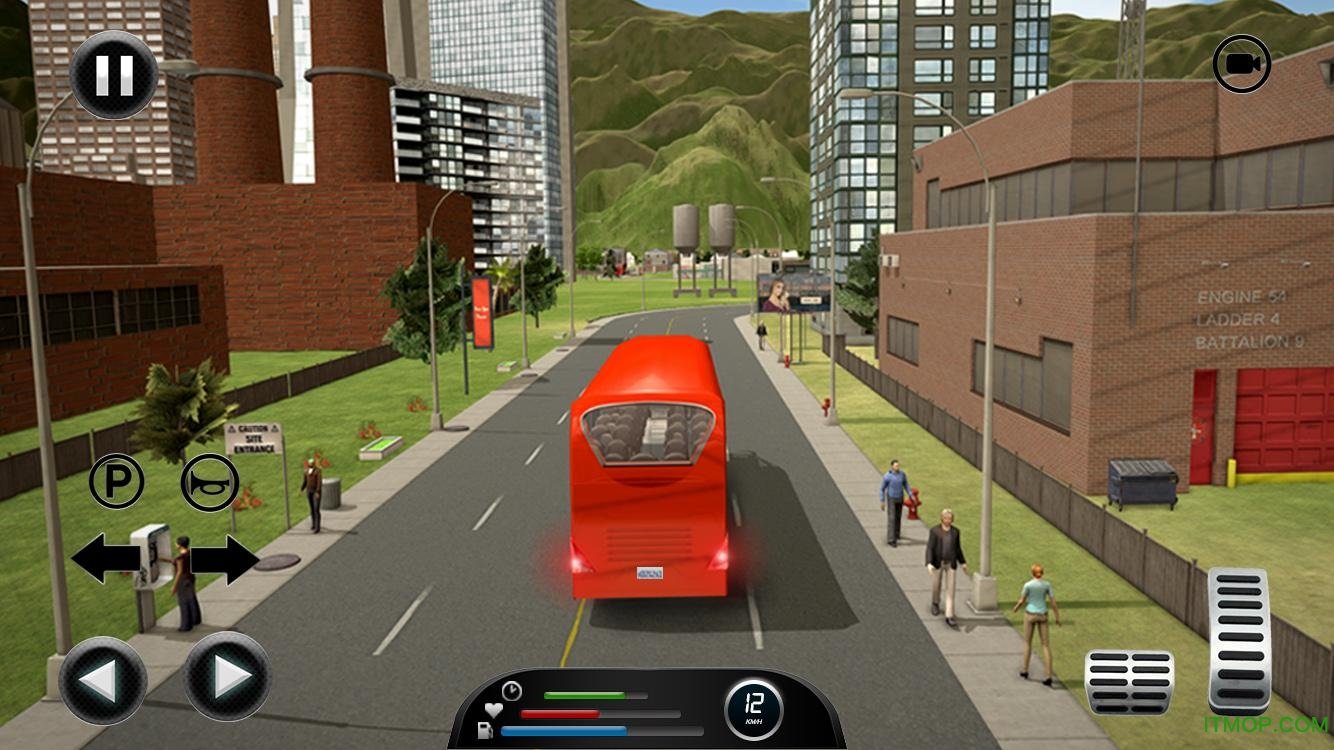Image resolution: width=1334 pixels, height=750 pixels.
Task: Engage the parking brake button
Action: pyautogui.click(x=117, y=481)
